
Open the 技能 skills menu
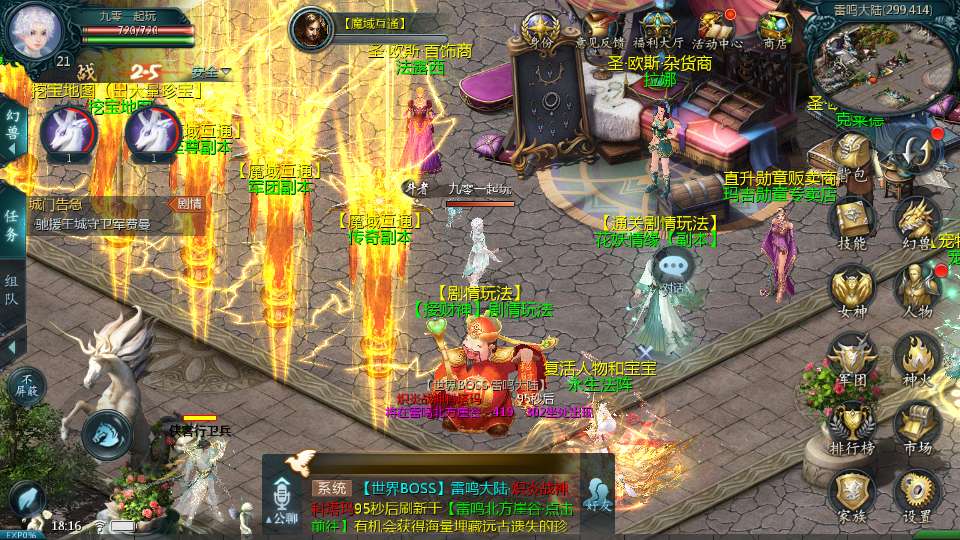tap(851, 222)
